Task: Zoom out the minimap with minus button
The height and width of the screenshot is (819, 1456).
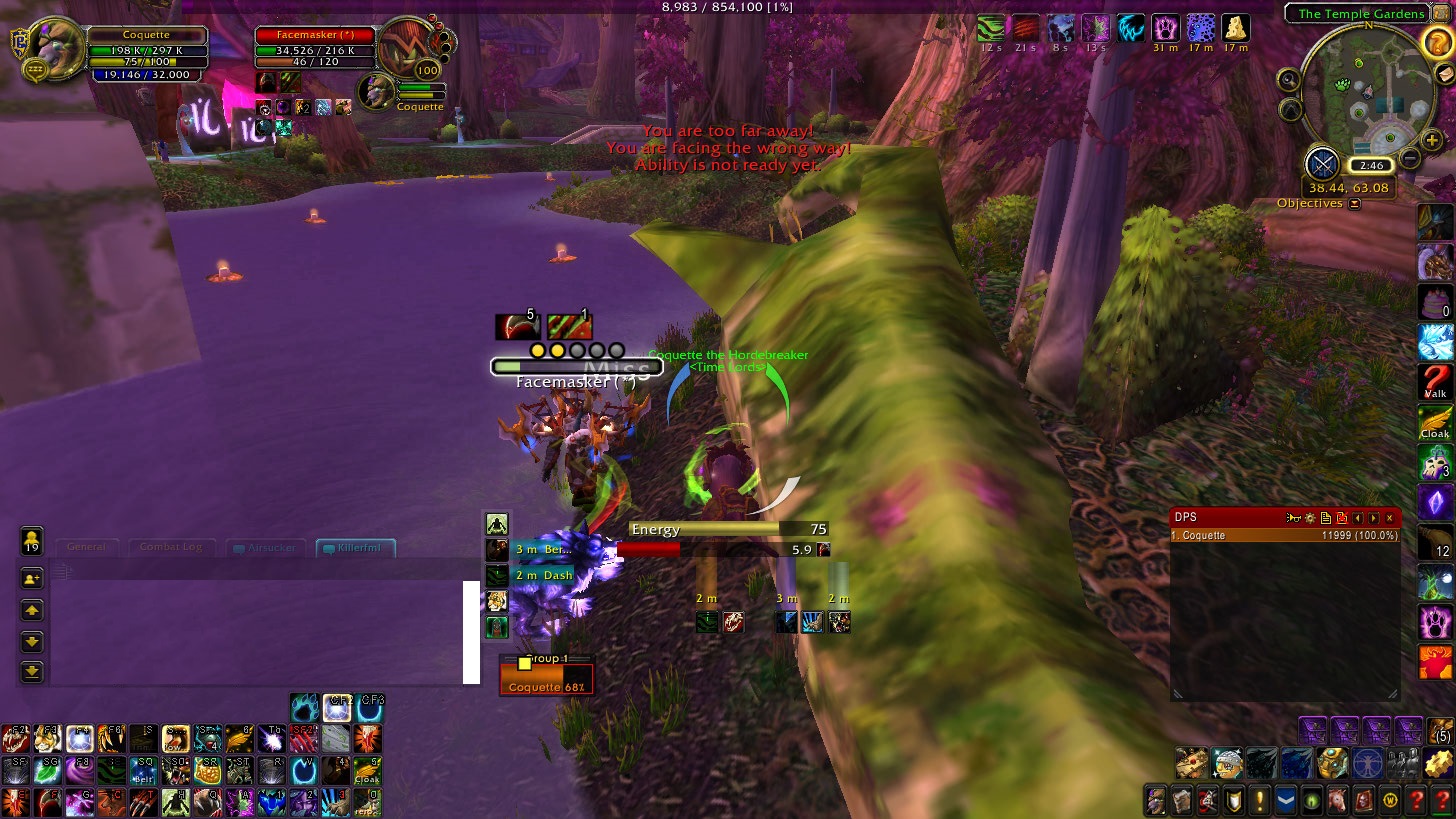Action: click(1409, 158)
